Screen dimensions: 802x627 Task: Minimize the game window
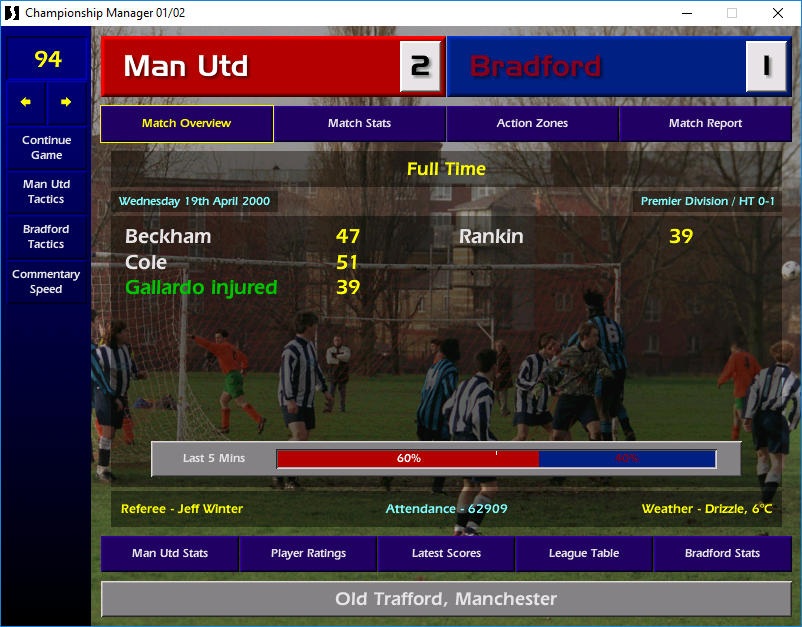[x=686, y=13]
